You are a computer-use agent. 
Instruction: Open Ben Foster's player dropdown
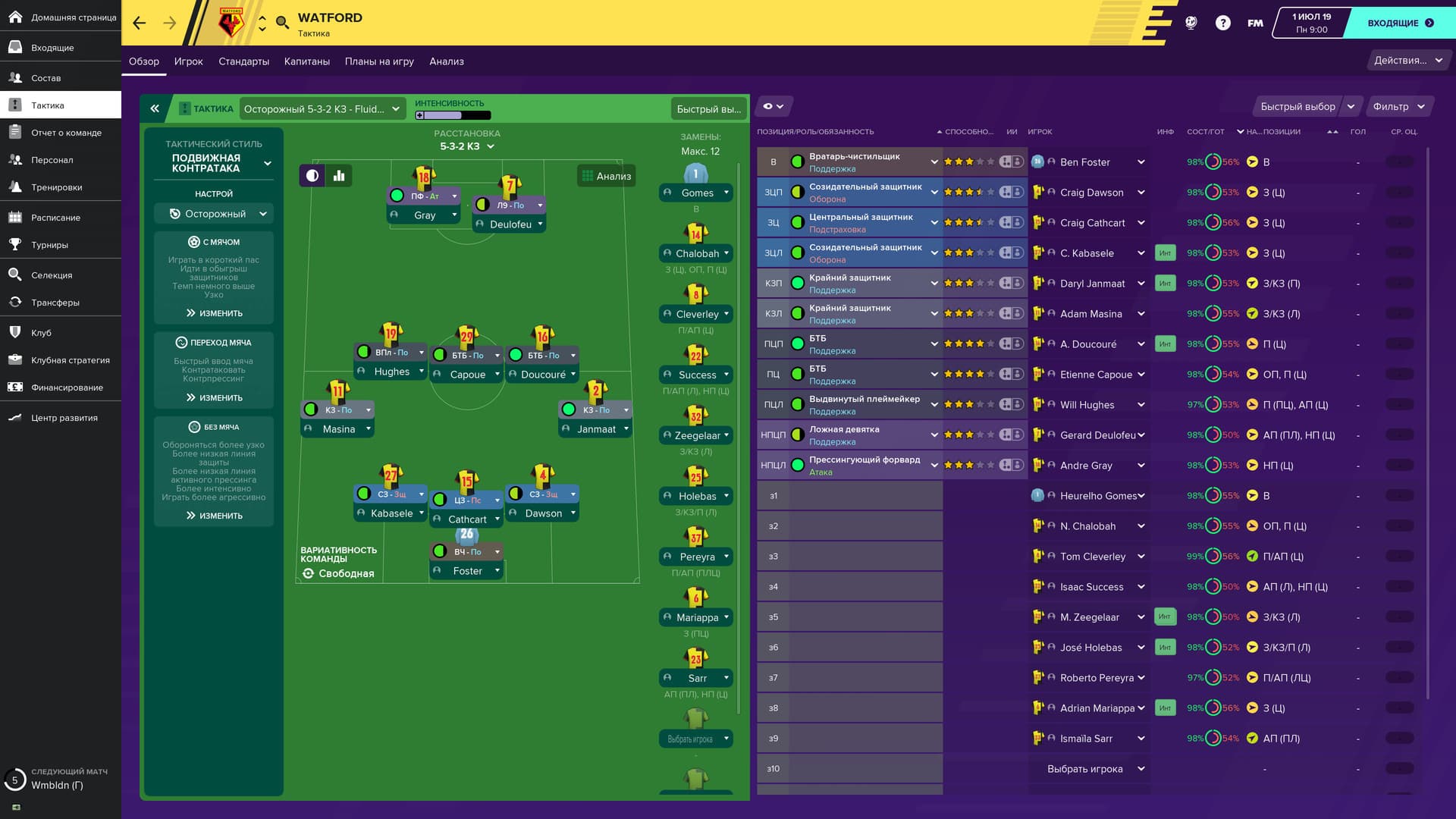[1141, 162]
